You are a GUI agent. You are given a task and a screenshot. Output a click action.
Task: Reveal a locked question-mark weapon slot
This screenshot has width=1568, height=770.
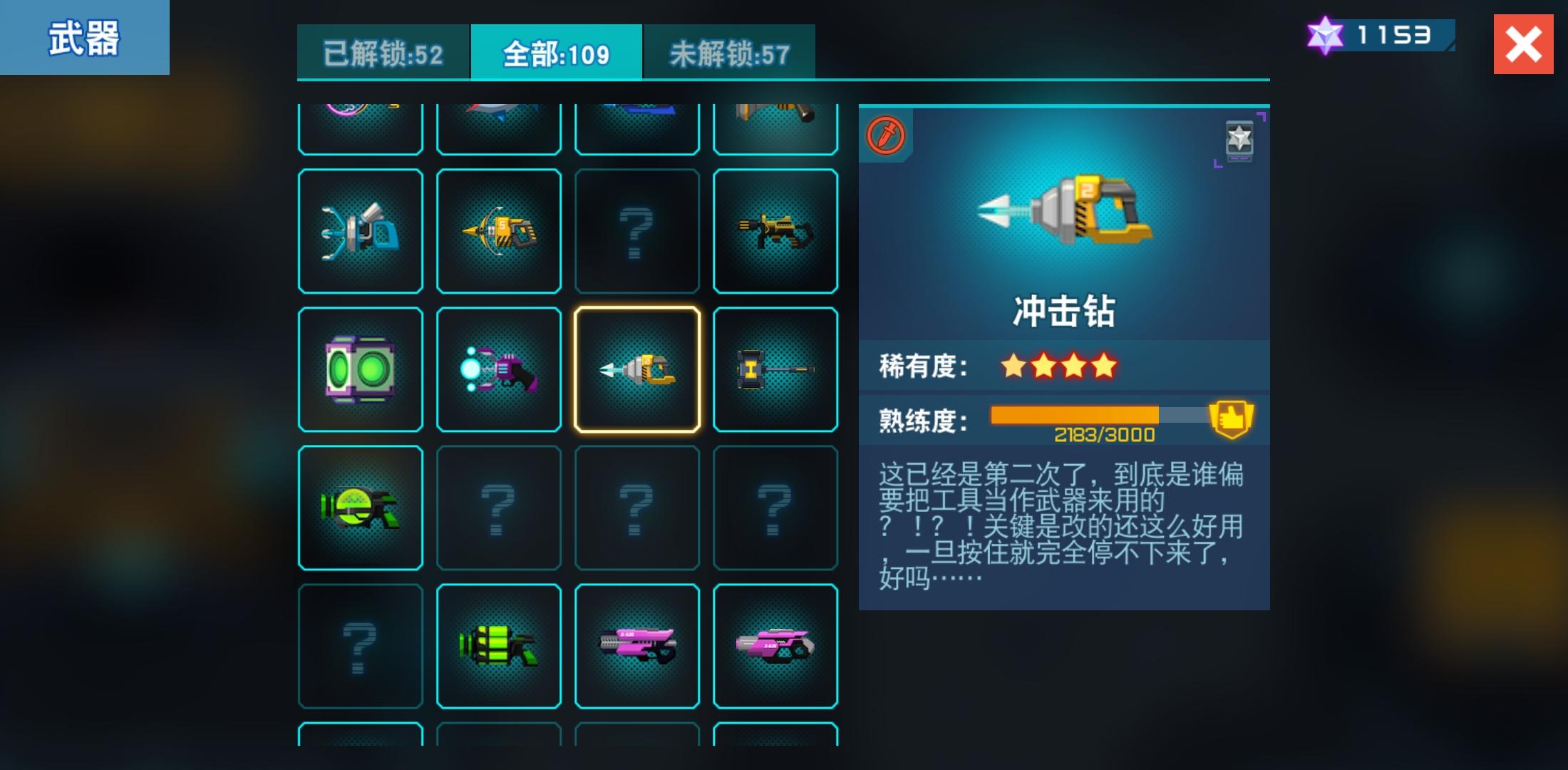pos(636,230)
